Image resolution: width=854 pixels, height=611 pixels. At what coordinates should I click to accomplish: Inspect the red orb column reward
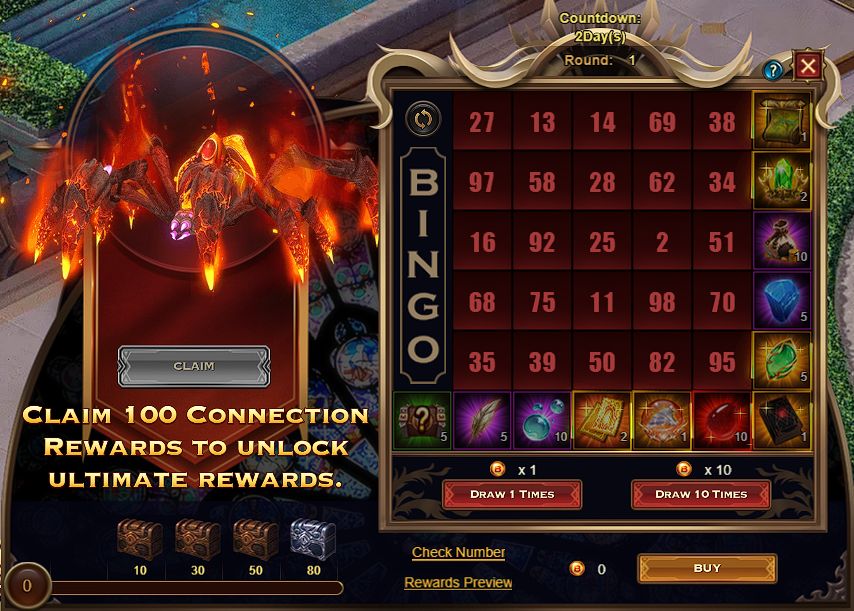(x=721, y=418)
